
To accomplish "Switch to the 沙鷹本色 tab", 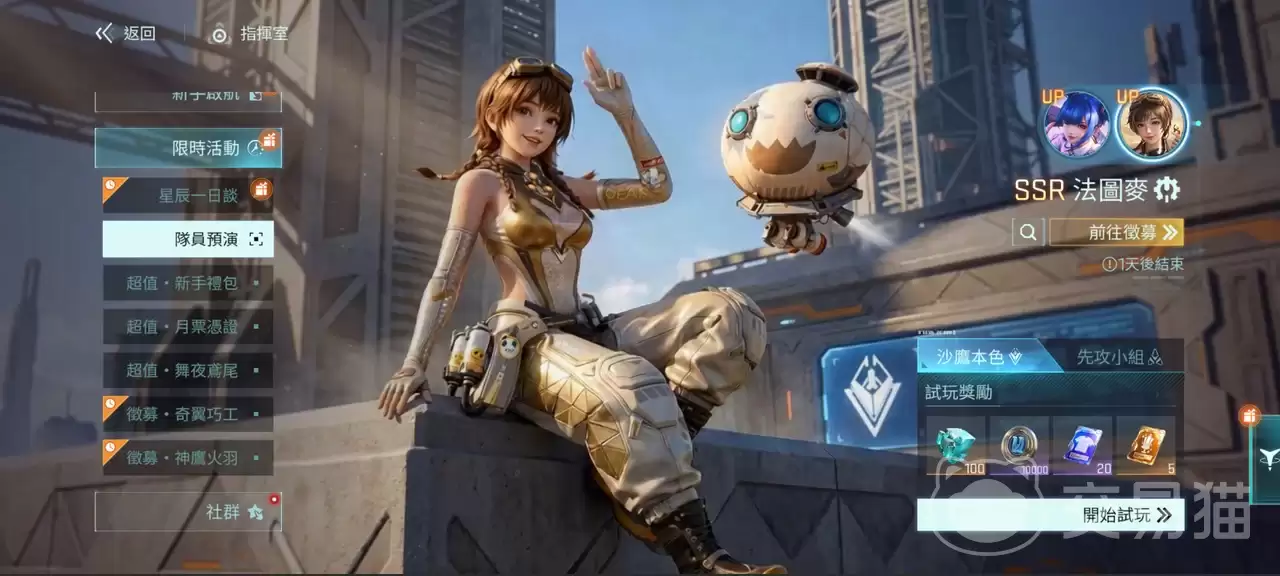I will (x=976, y=356).
